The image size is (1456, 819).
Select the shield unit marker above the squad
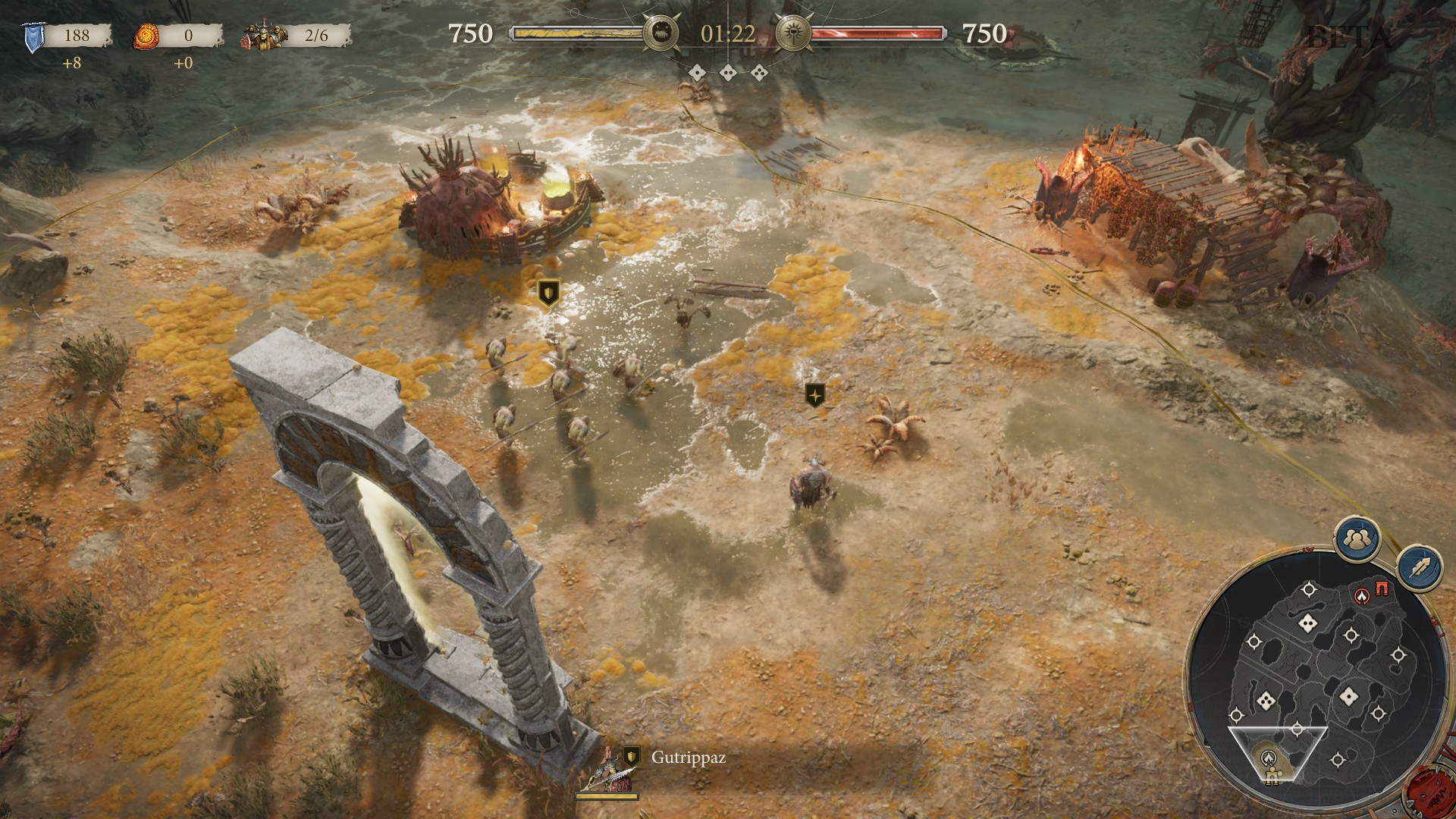pos(548,292)
